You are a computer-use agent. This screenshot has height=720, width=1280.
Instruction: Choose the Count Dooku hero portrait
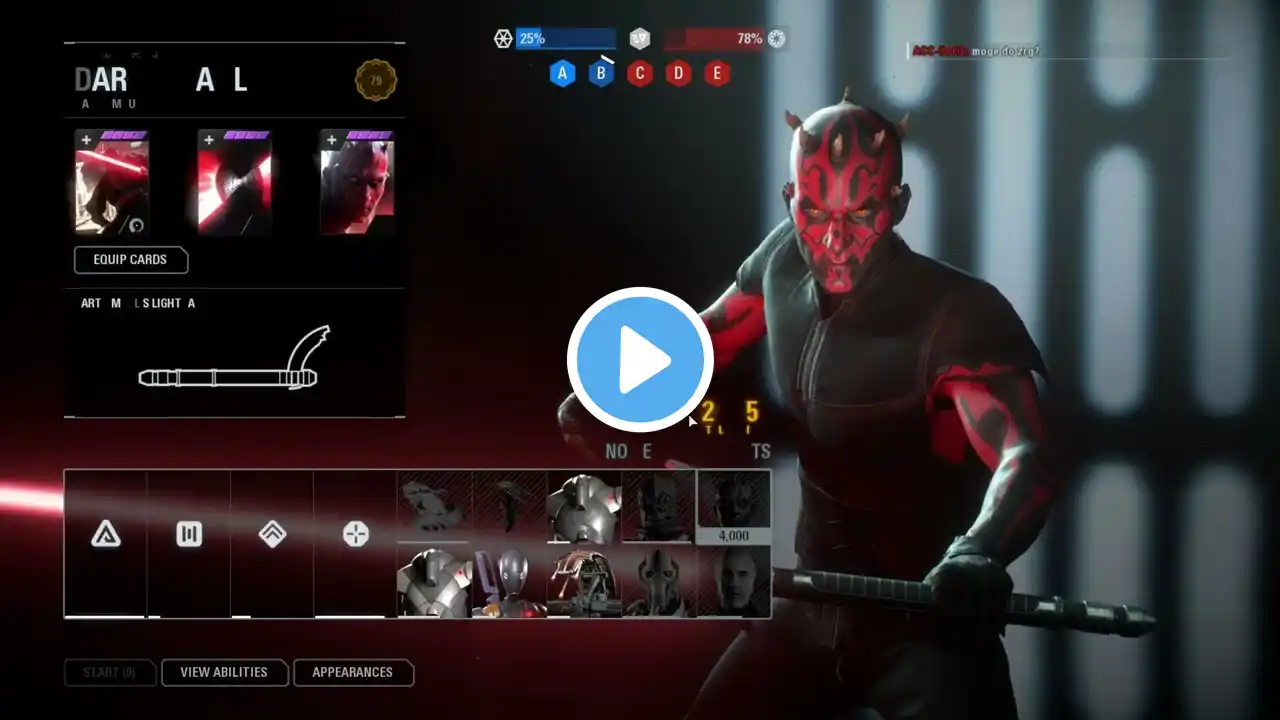click(733, 581)
